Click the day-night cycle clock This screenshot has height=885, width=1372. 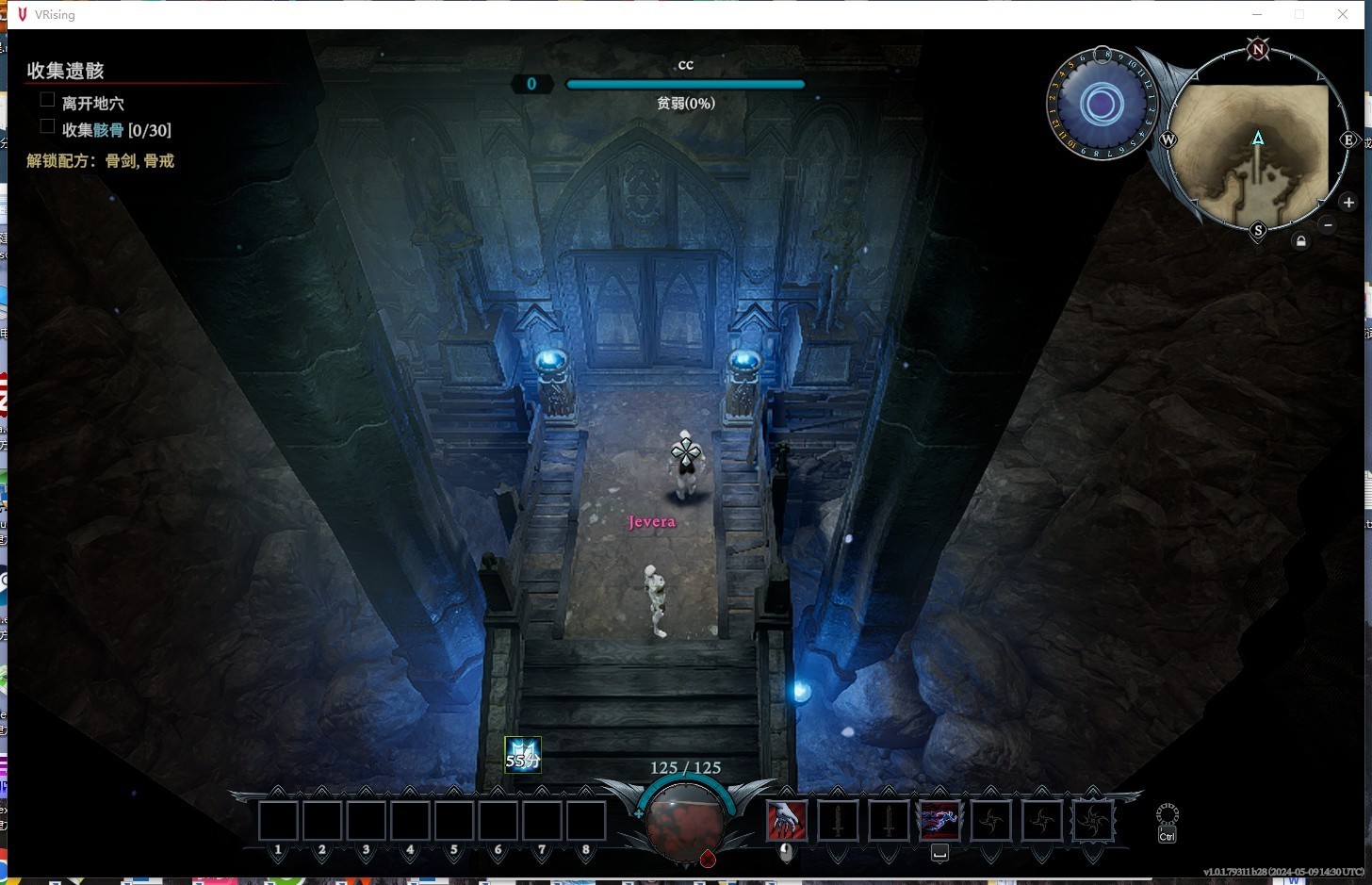(x=1101, y=105)
